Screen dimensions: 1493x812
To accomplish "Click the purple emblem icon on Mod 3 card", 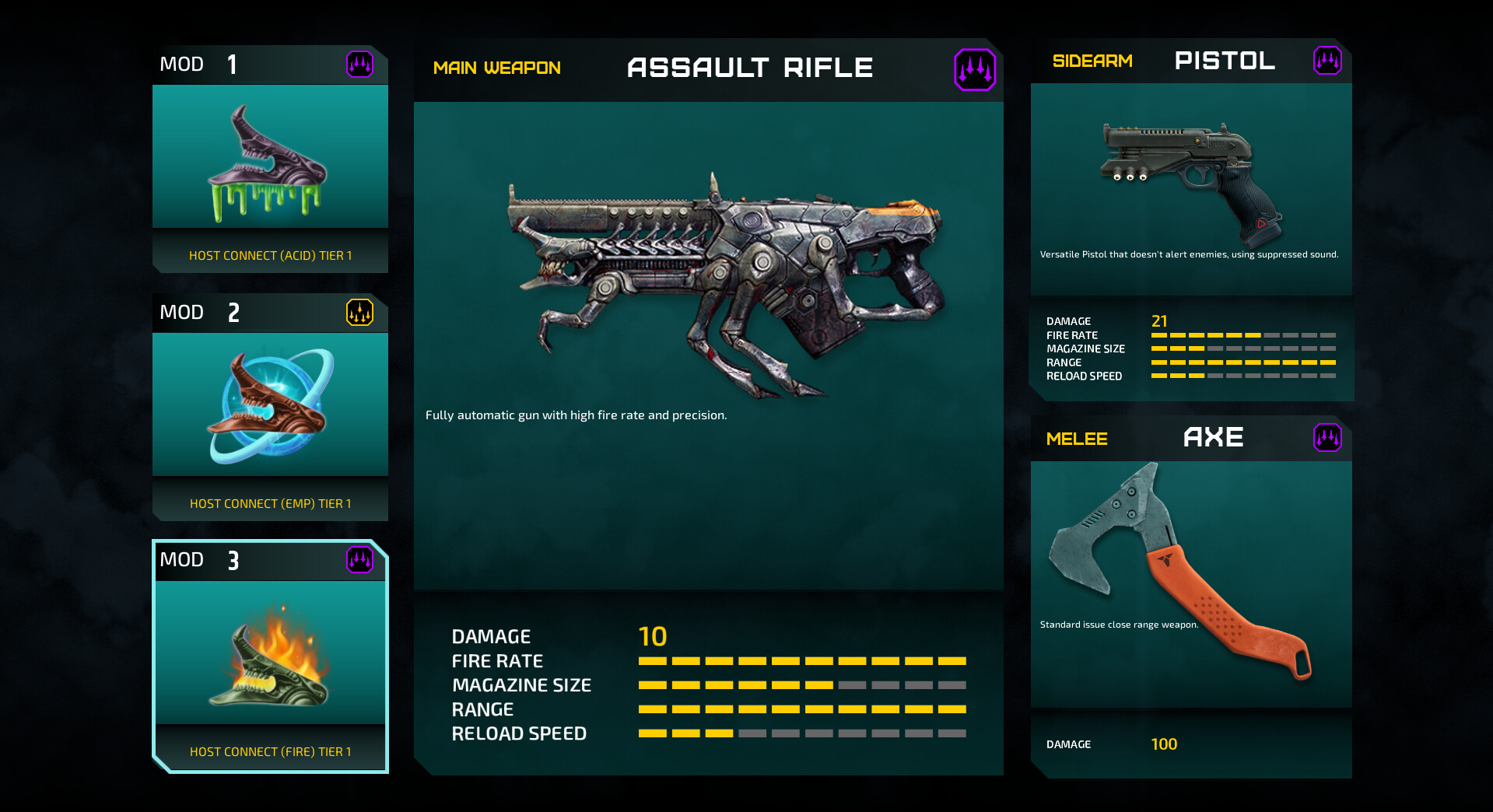I will click(359, 561).
